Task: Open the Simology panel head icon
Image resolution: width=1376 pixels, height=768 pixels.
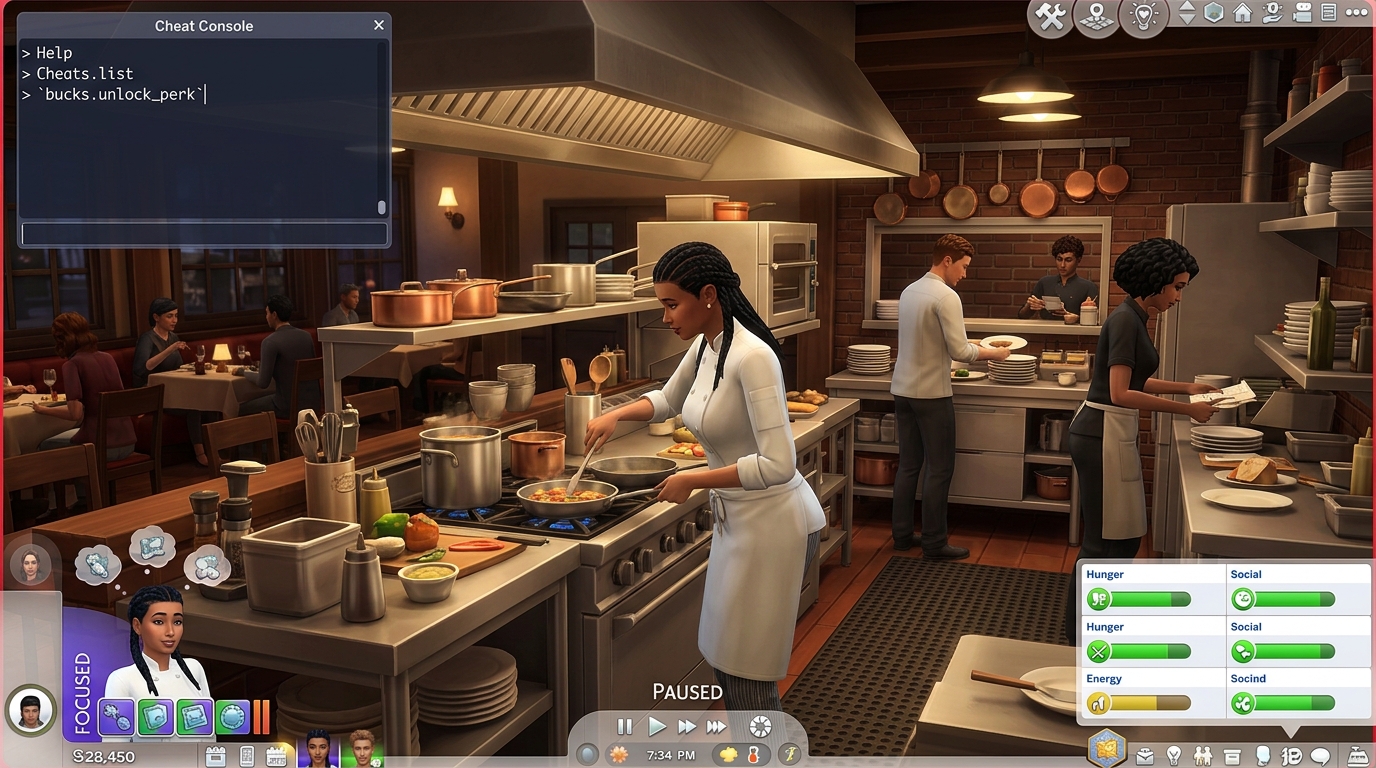Action: point(1263,757)
